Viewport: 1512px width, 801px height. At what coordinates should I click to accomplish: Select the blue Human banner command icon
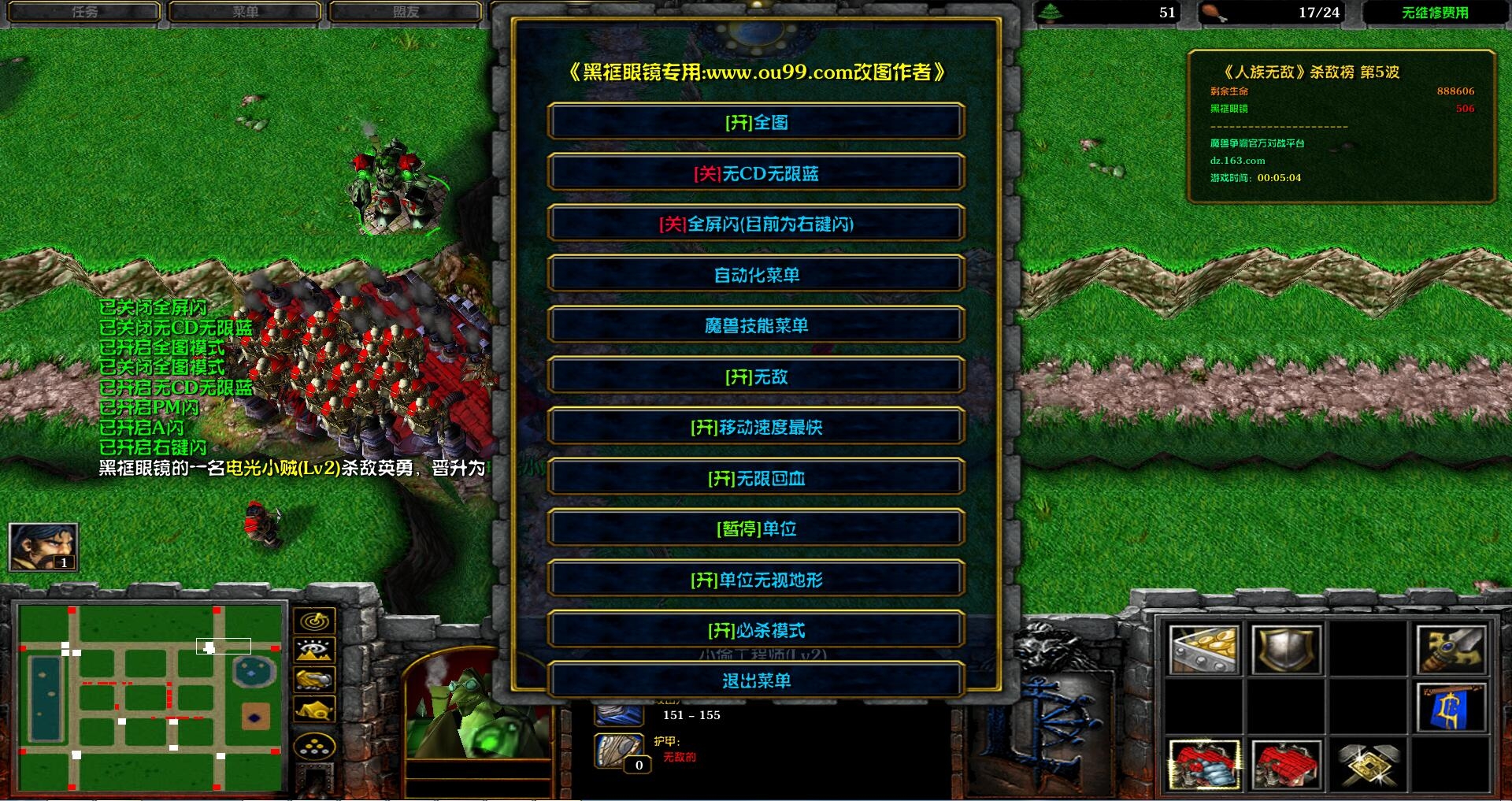1454,709
